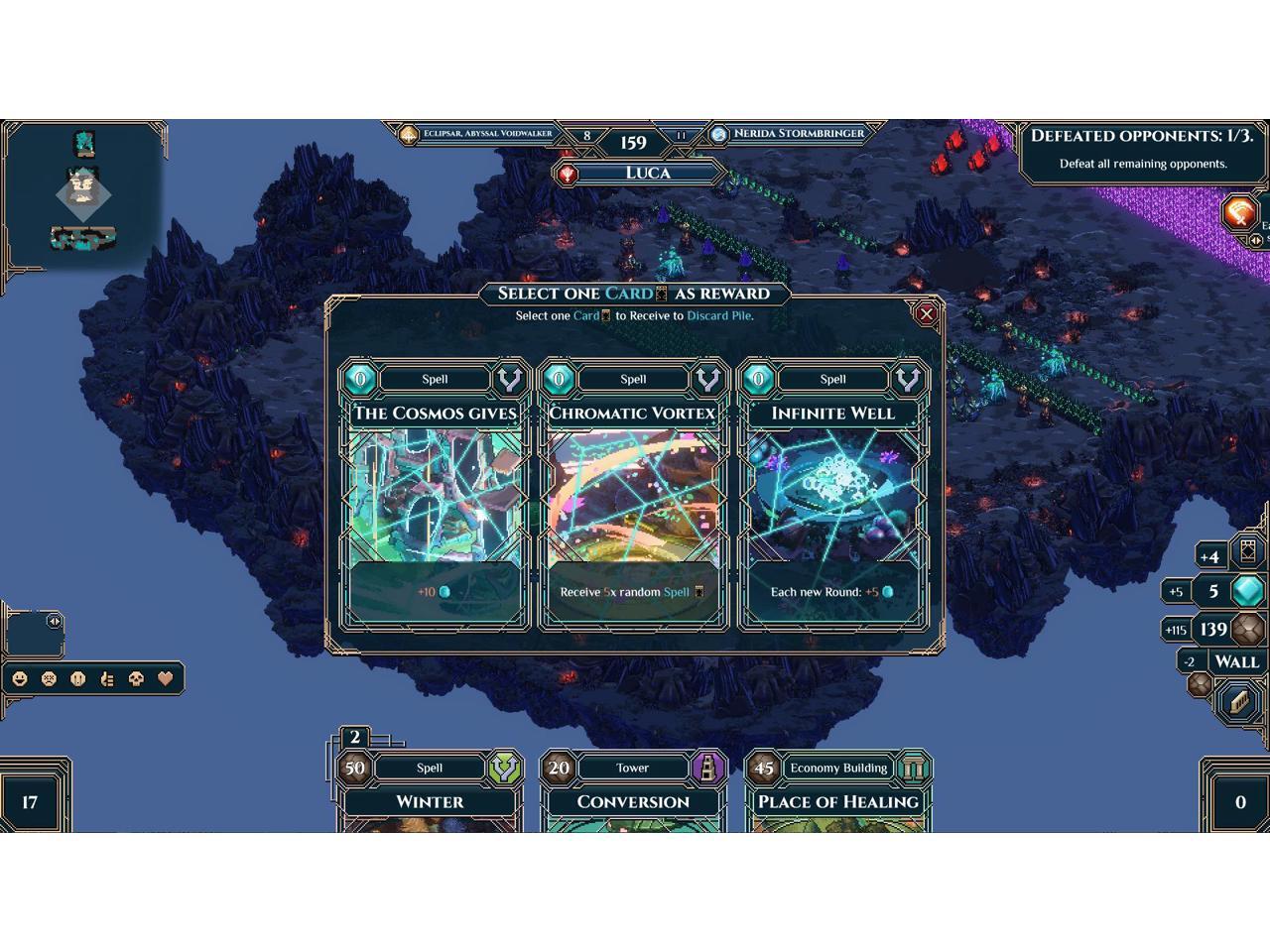Send the skull emote
1270x952 pixels.
point(137,679)
